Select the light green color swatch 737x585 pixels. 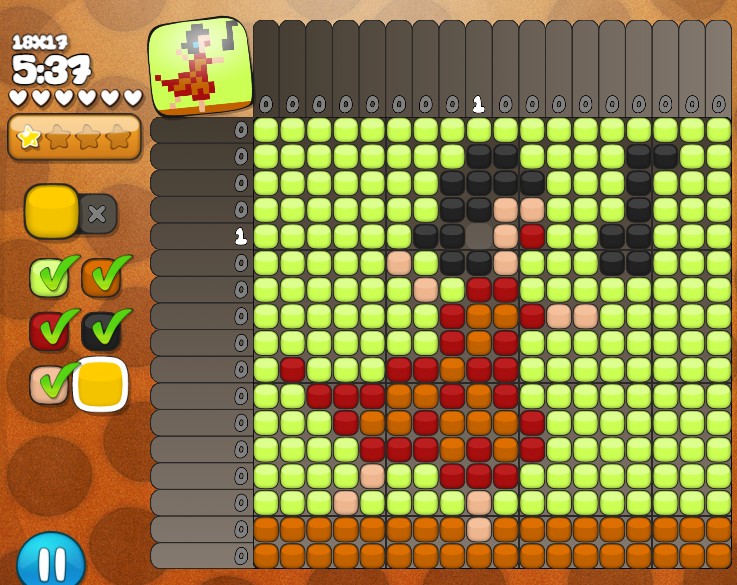(x=48, y=278)
